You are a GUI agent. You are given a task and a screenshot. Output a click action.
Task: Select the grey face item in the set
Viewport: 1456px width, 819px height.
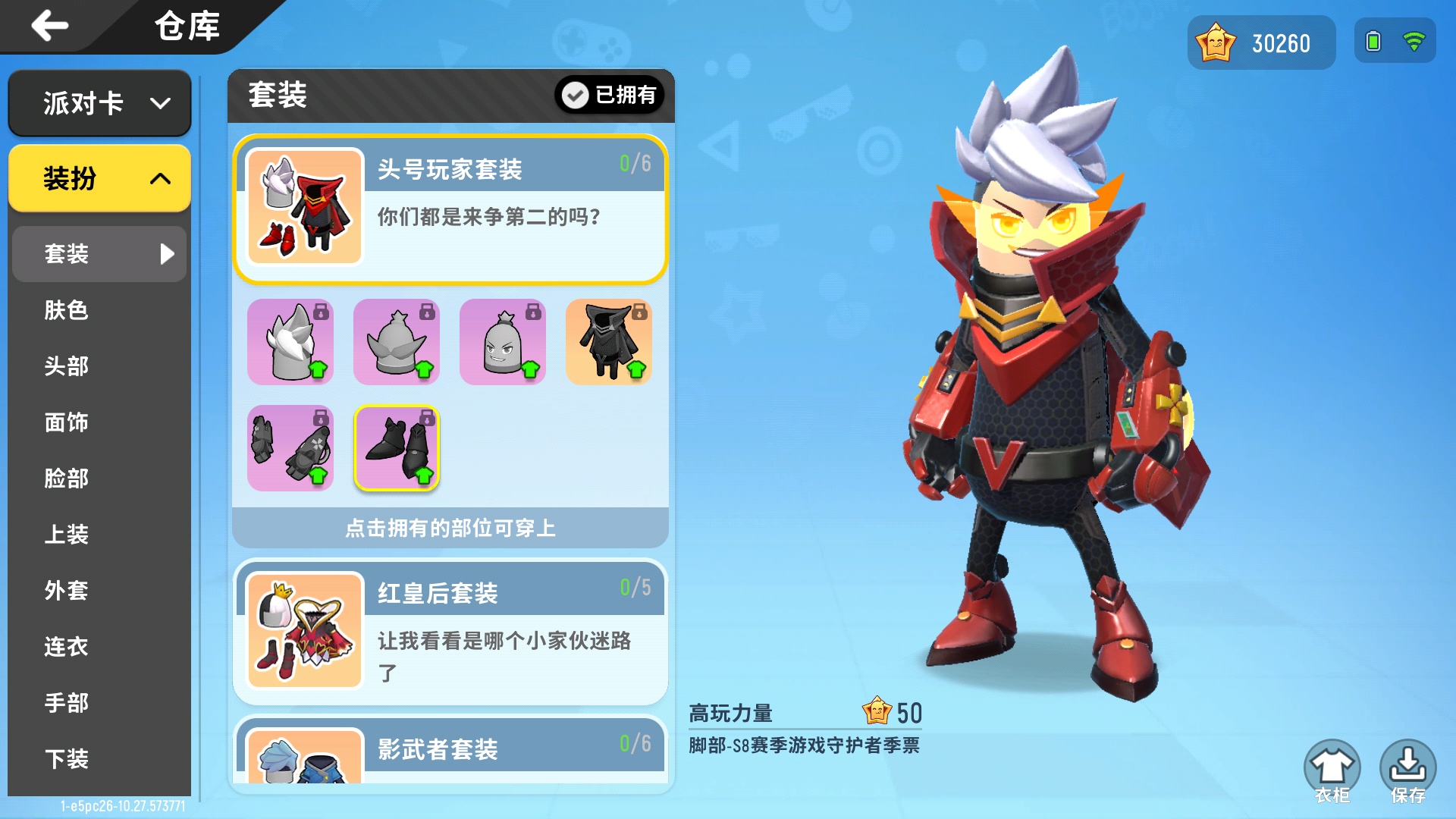point(503,341)
